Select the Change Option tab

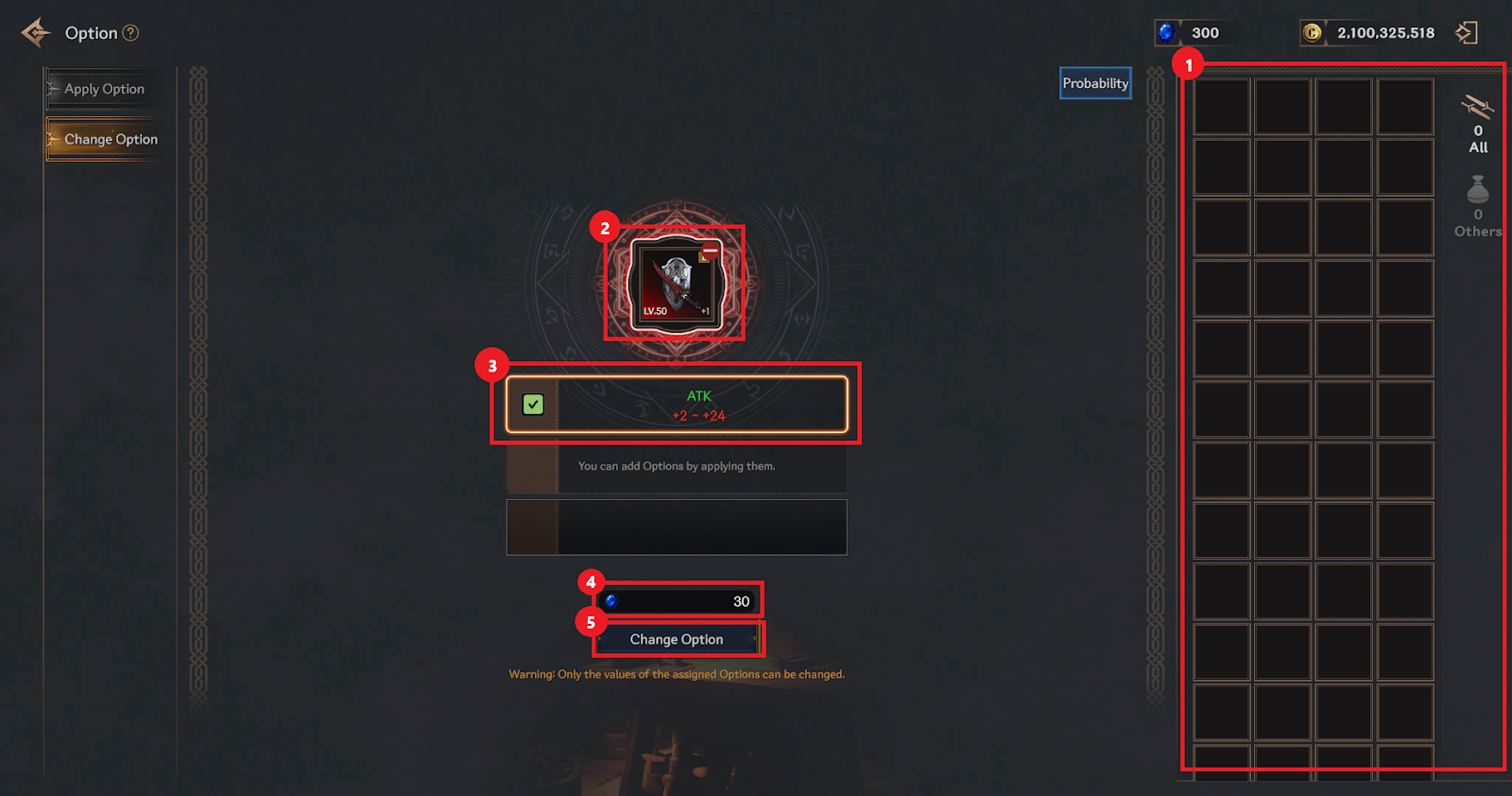coord(110,139)
